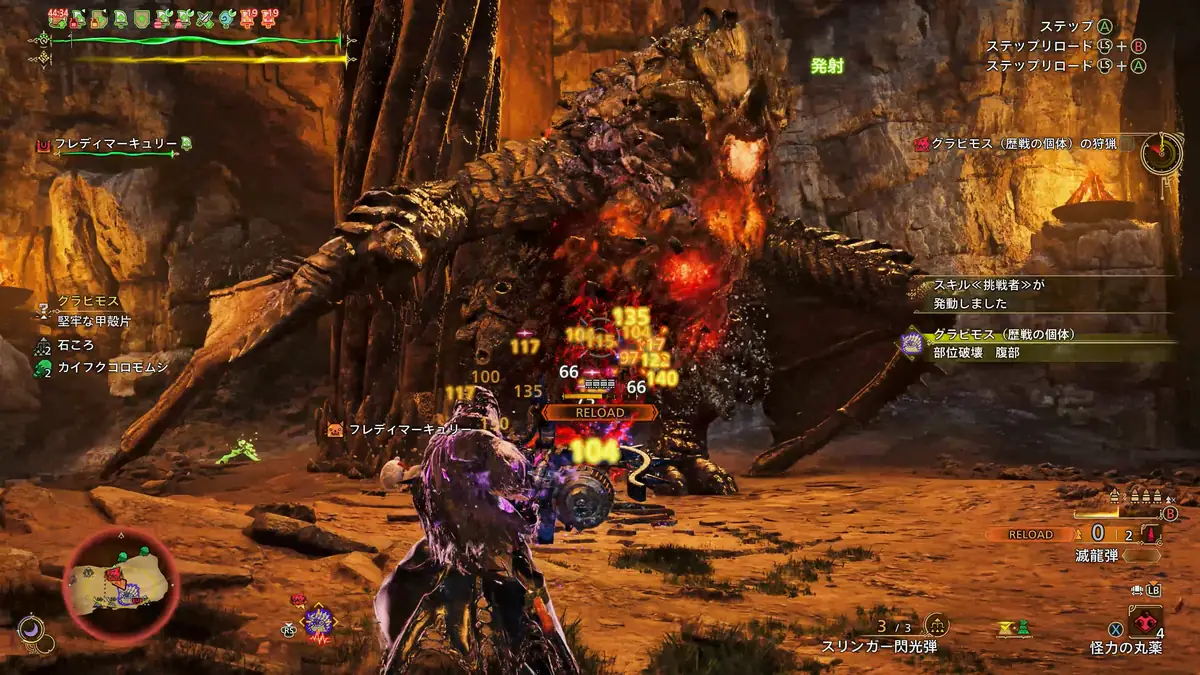Select the スリンガー閃光弾 slinger ammo icon

click(x=937, y=625)
